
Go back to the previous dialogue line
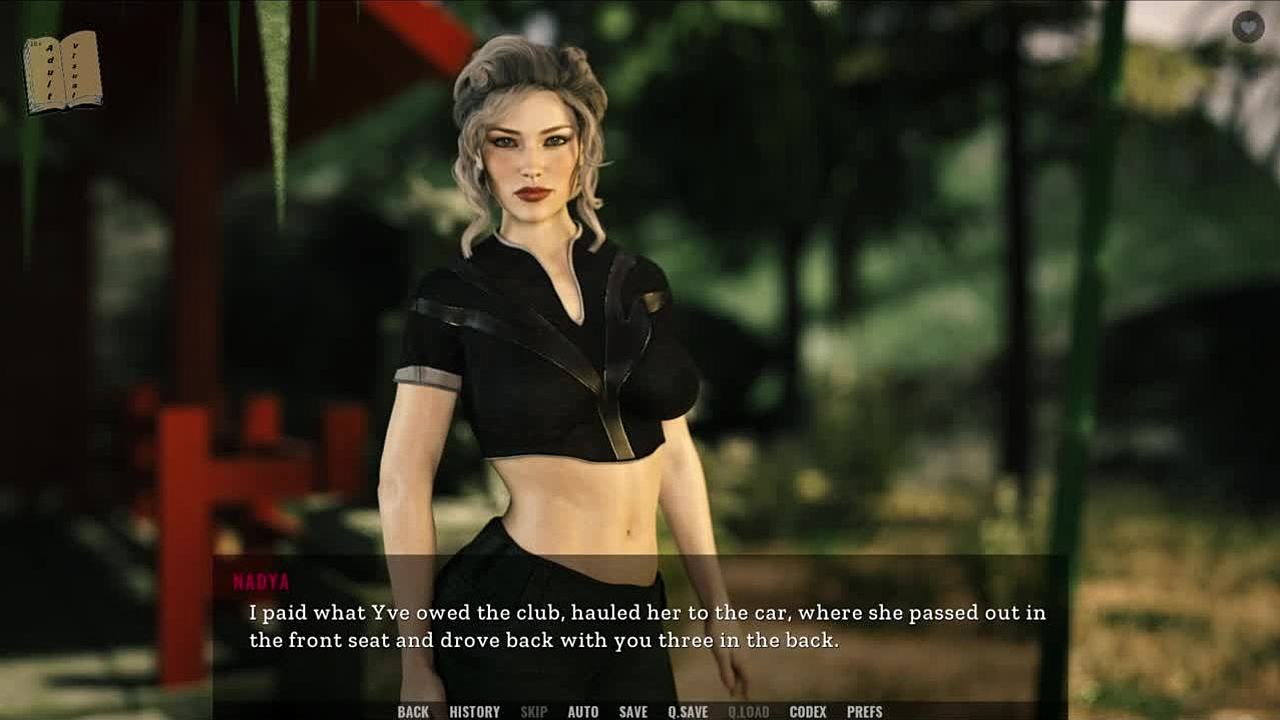pyautogui.click(x=413, y=712)
